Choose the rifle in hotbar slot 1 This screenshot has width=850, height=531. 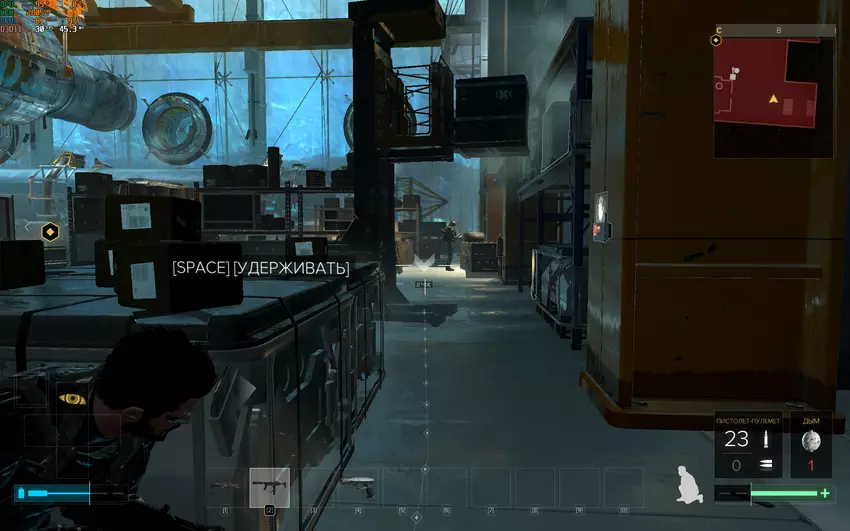(226, 487)
